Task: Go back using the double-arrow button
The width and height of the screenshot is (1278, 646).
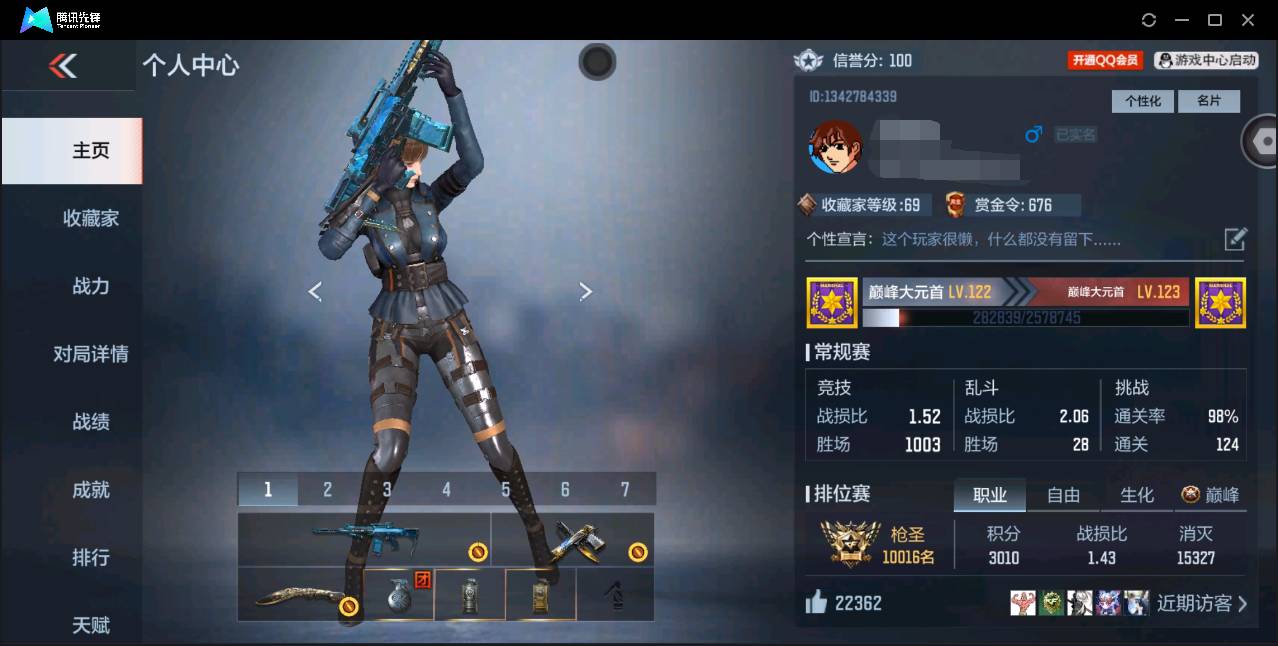Action: [x=63, y=66]
